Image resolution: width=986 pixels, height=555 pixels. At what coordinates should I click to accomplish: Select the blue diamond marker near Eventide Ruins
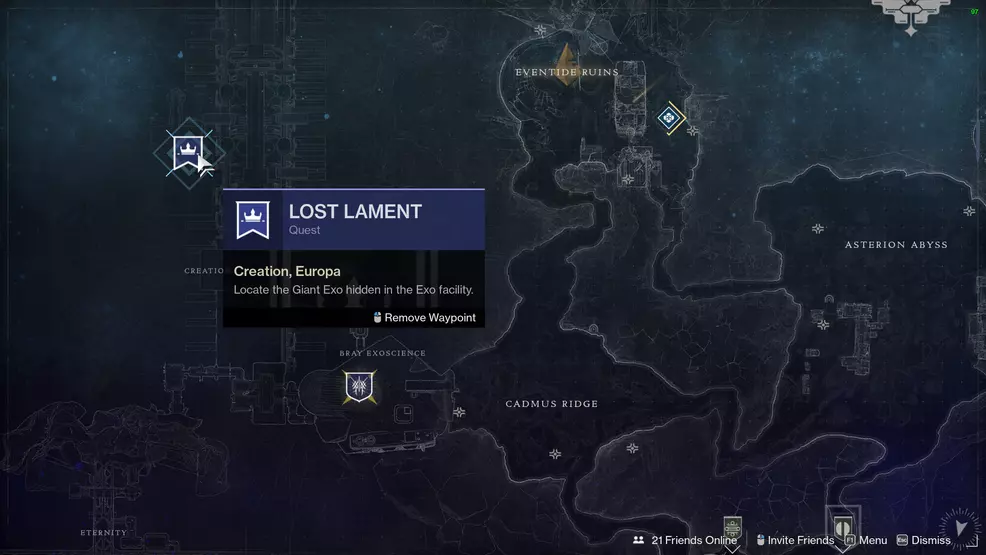(x=669, y=119)
